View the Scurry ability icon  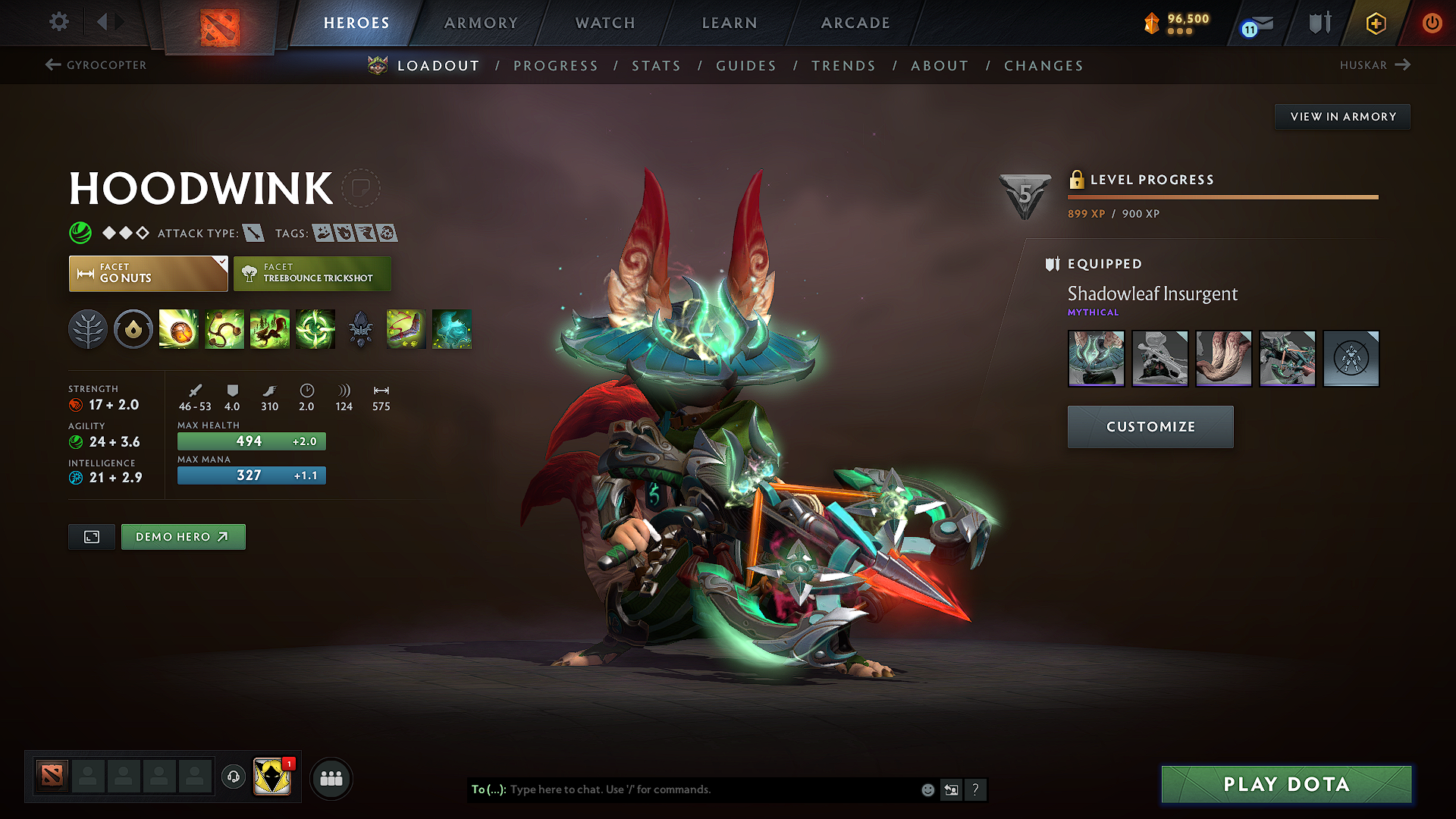click(270, 329)
